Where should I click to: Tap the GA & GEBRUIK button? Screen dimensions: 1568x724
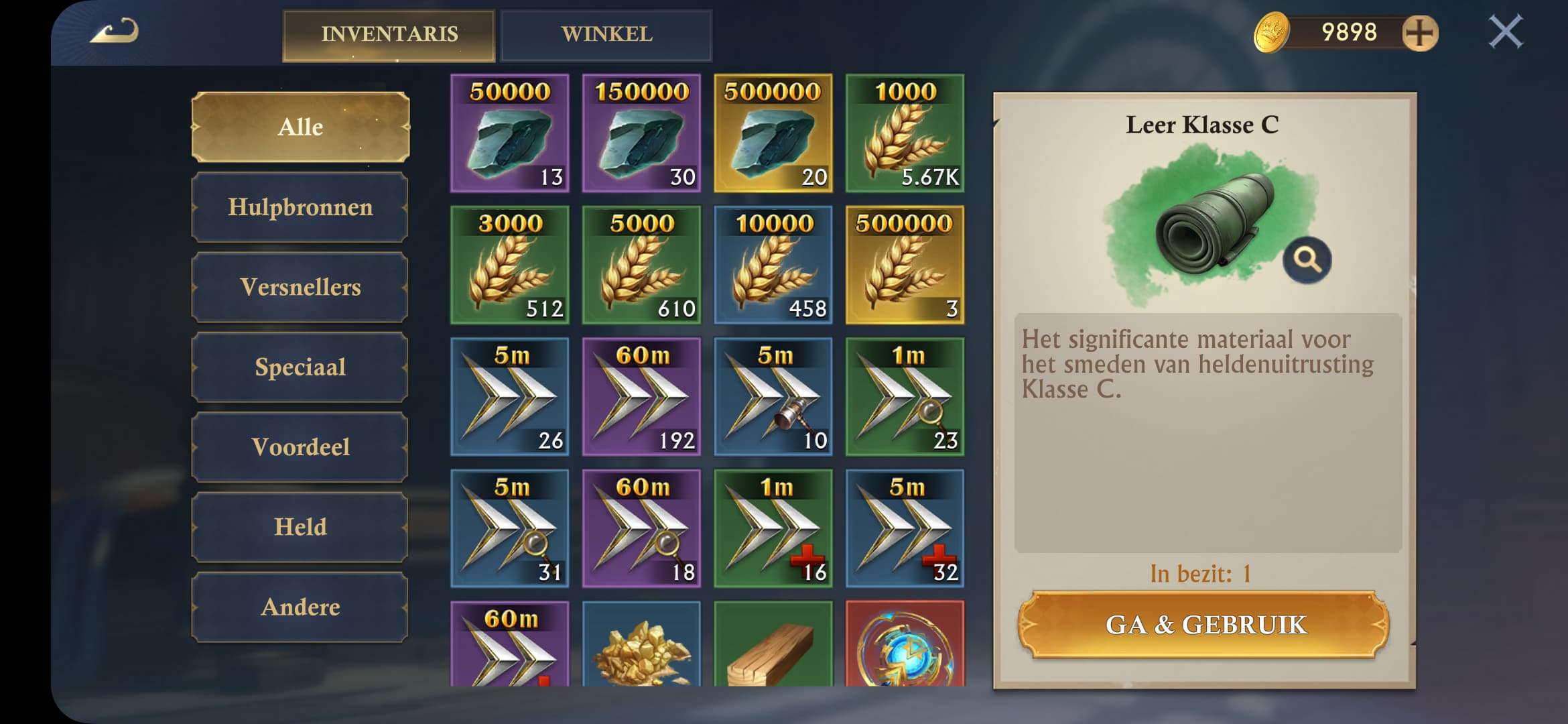tap(1204, 625)
